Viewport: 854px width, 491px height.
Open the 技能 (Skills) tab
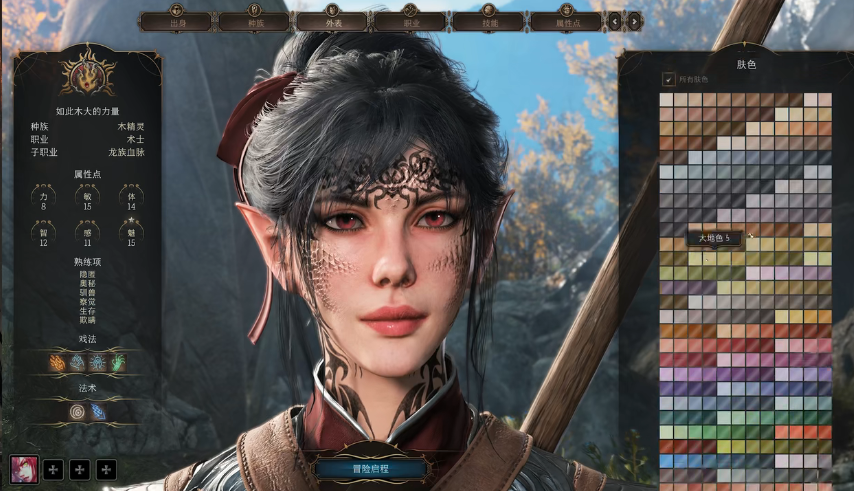[488, 20]
